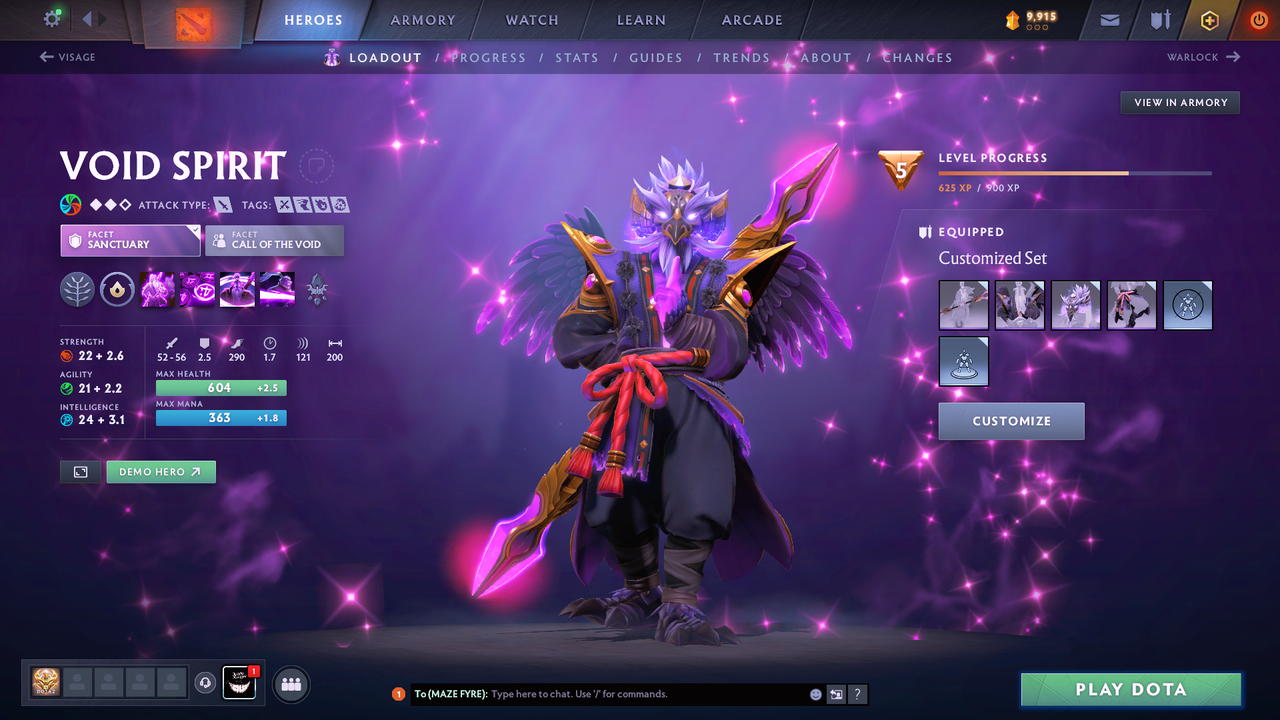Click the Dota Plus hexagon icon

click(x=1209, y=20)
